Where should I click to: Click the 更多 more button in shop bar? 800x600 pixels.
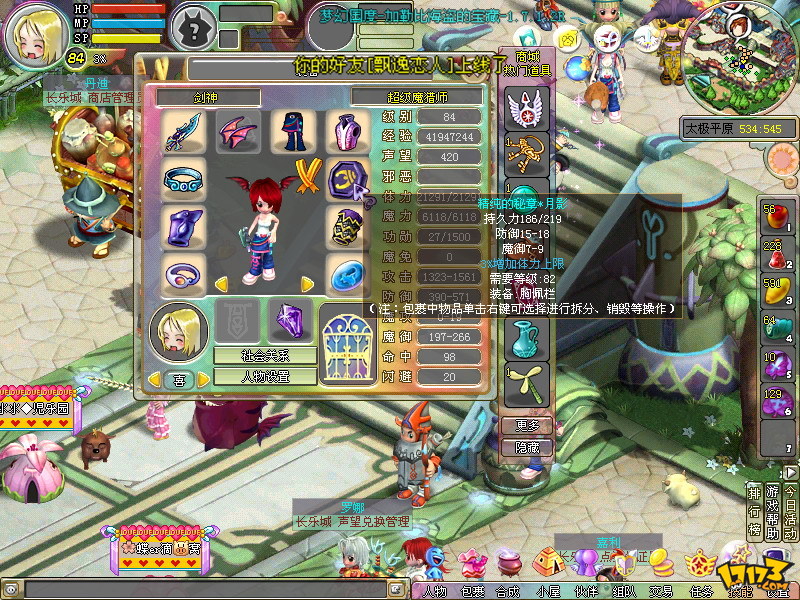click(x=526, y=425)
